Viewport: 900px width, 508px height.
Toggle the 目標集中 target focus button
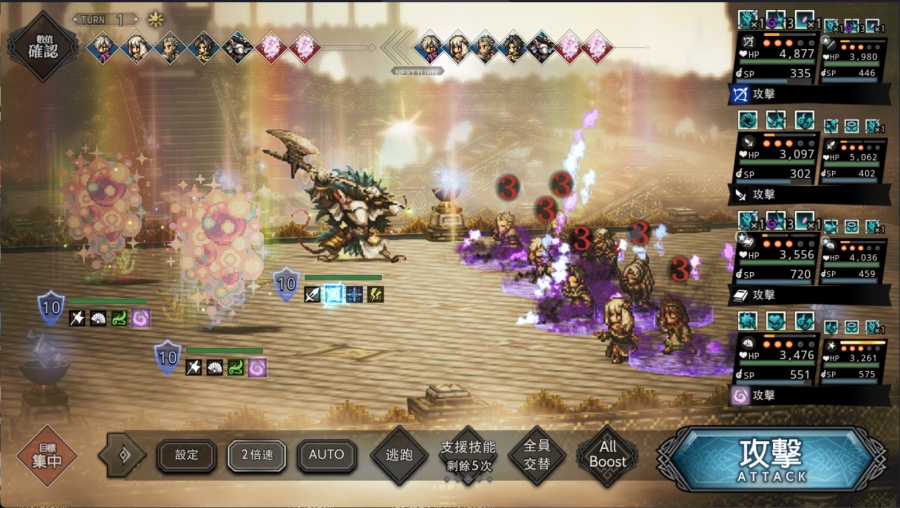tap(47, 455)
